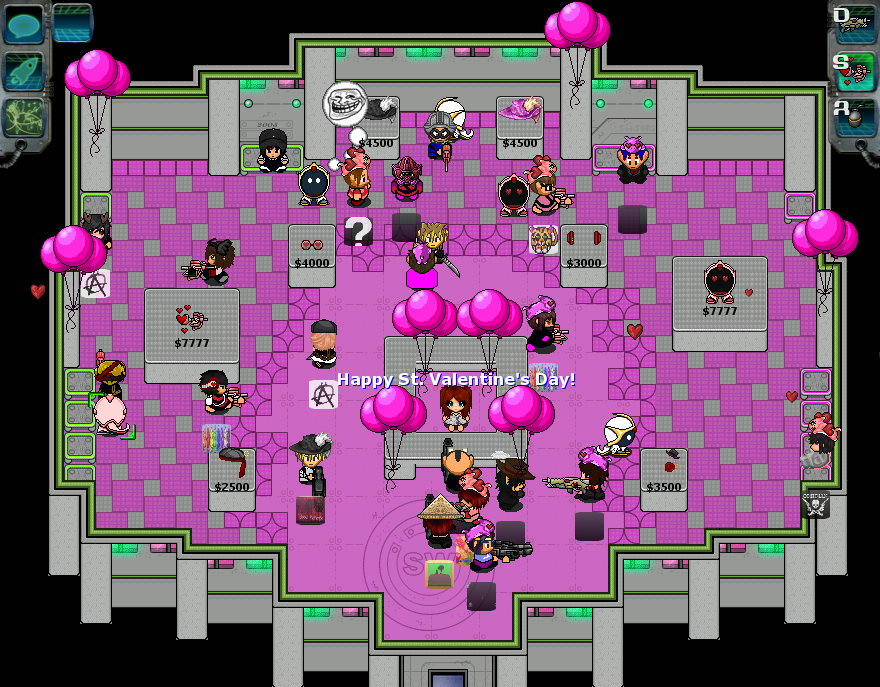Select the D slot rifle weapon
This screenshot has width=880, height=687.
(853, 23)
